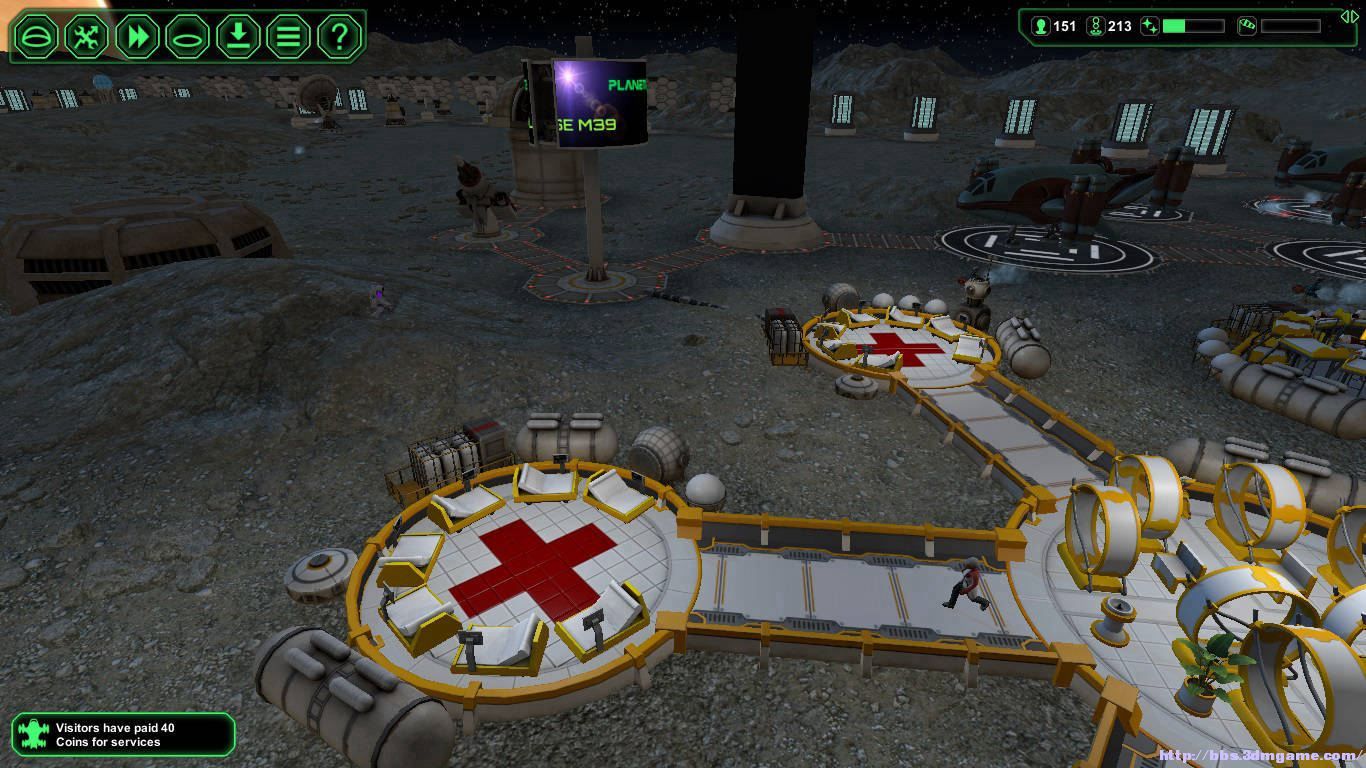Select the flat oval ring button
This screenshot has height=768, width=1366.
[187, 37]
